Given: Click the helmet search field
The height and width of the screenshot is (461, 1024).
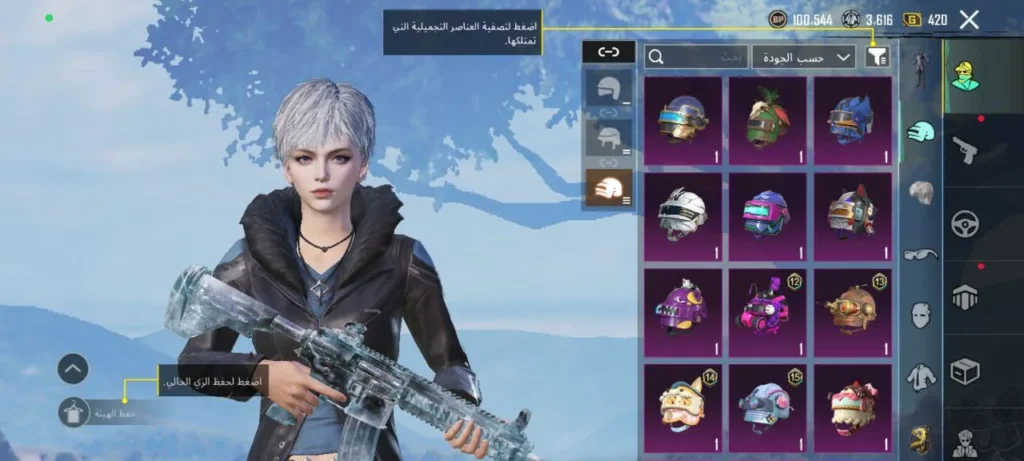Looking at the screenshot, I should (697, 57).
